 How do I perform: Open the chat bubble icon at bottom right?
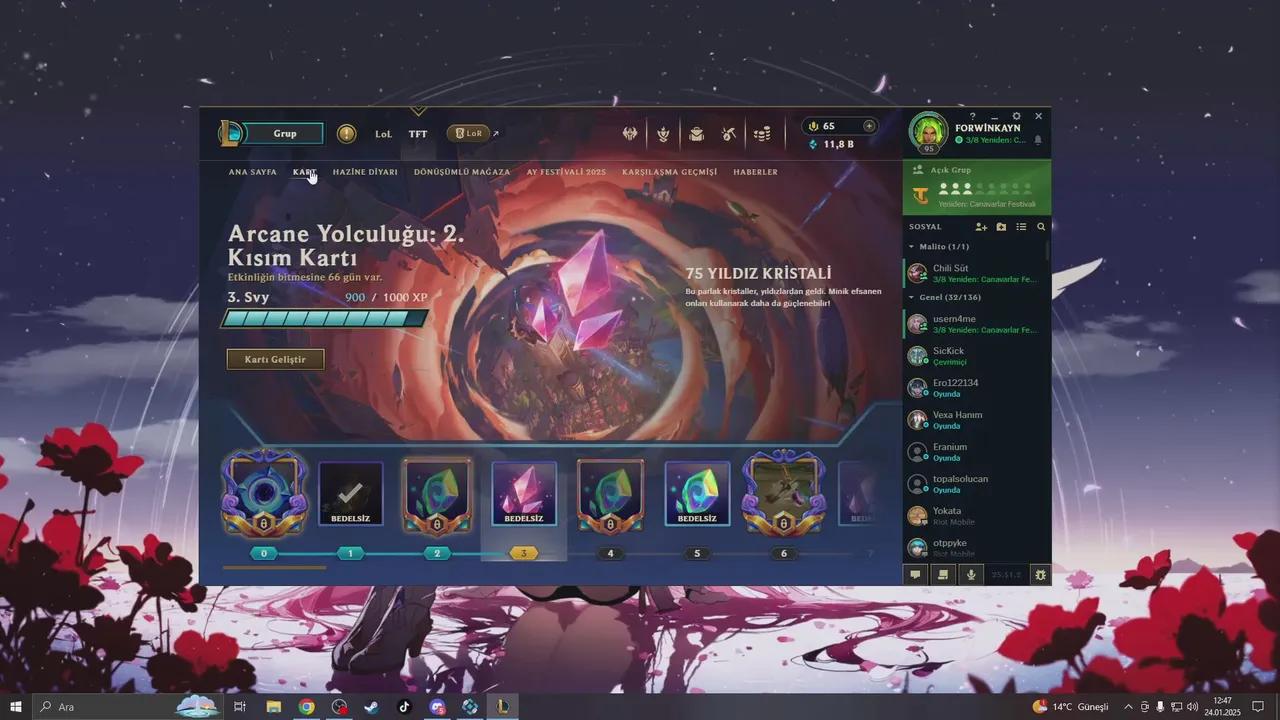[x=913, y=575]
